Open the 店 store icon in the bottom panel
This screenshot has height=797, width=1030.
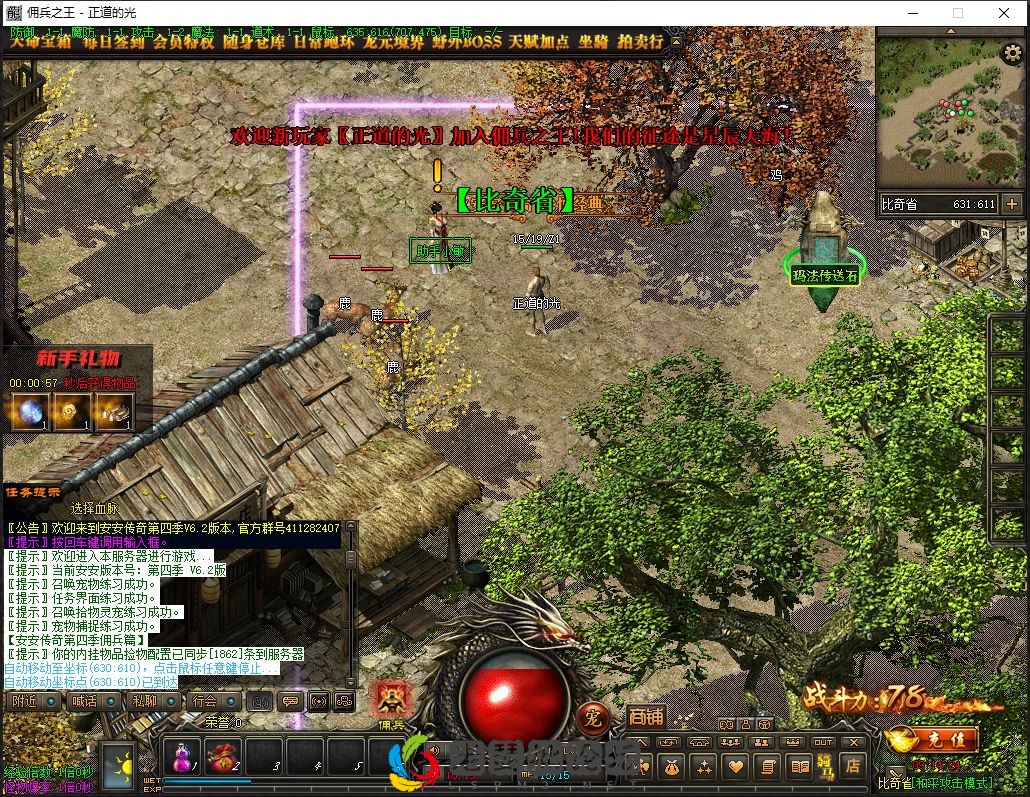click(853, 766)
